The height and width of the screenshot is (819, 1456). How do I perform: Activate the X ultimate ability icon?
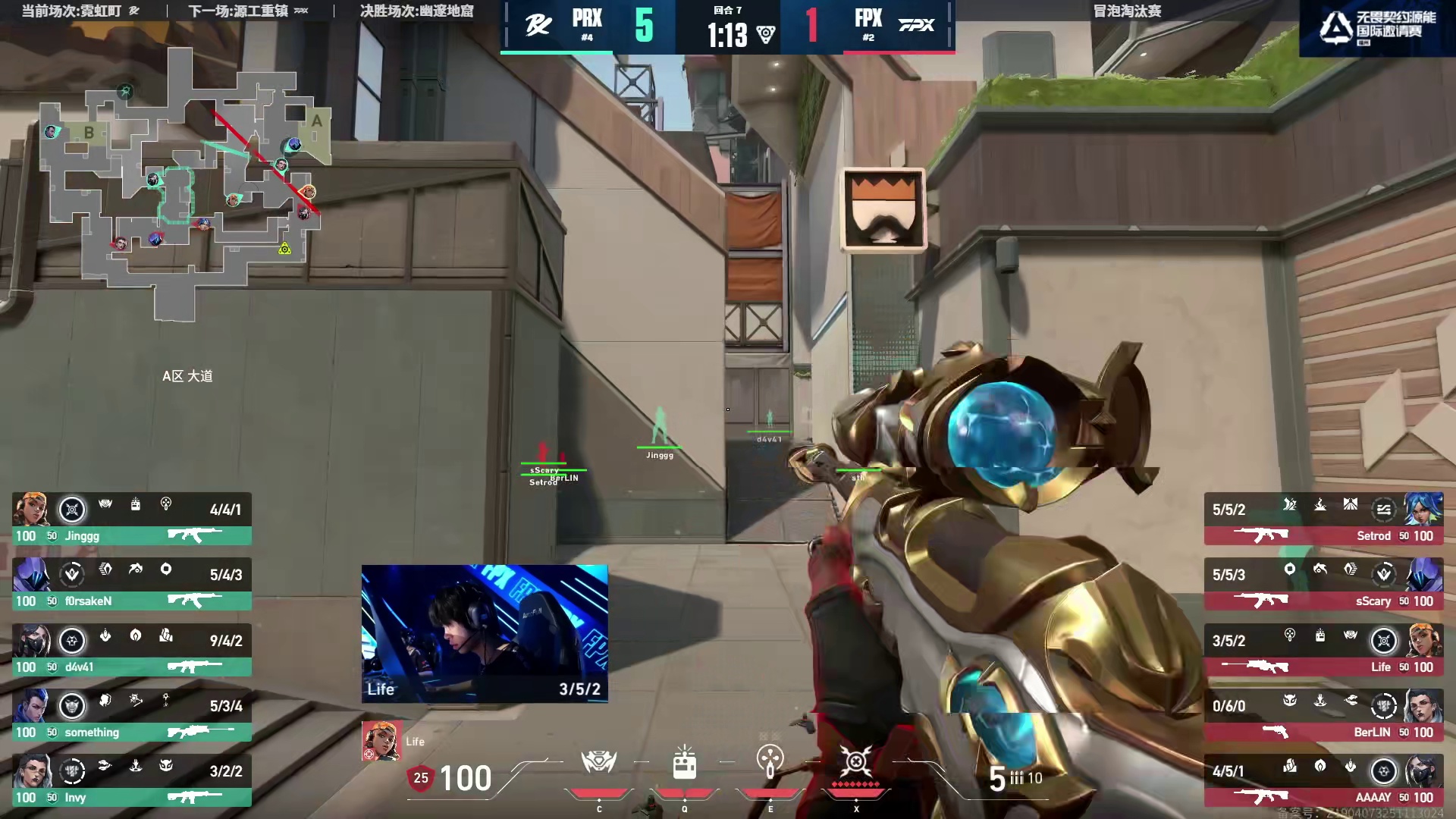pyautogui.click(x=856, y=762)
